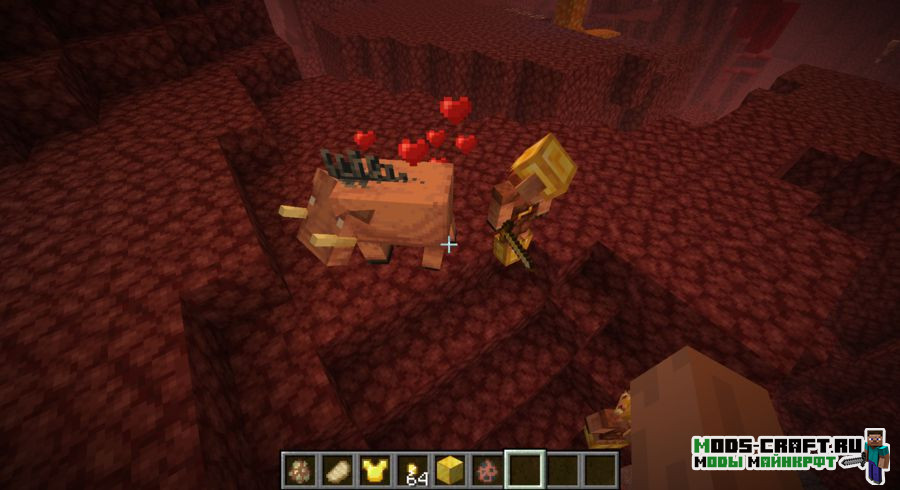Screen dimensions: 900x490
Task: Choose the tan spawn egg slot
Action: point(338,468)
